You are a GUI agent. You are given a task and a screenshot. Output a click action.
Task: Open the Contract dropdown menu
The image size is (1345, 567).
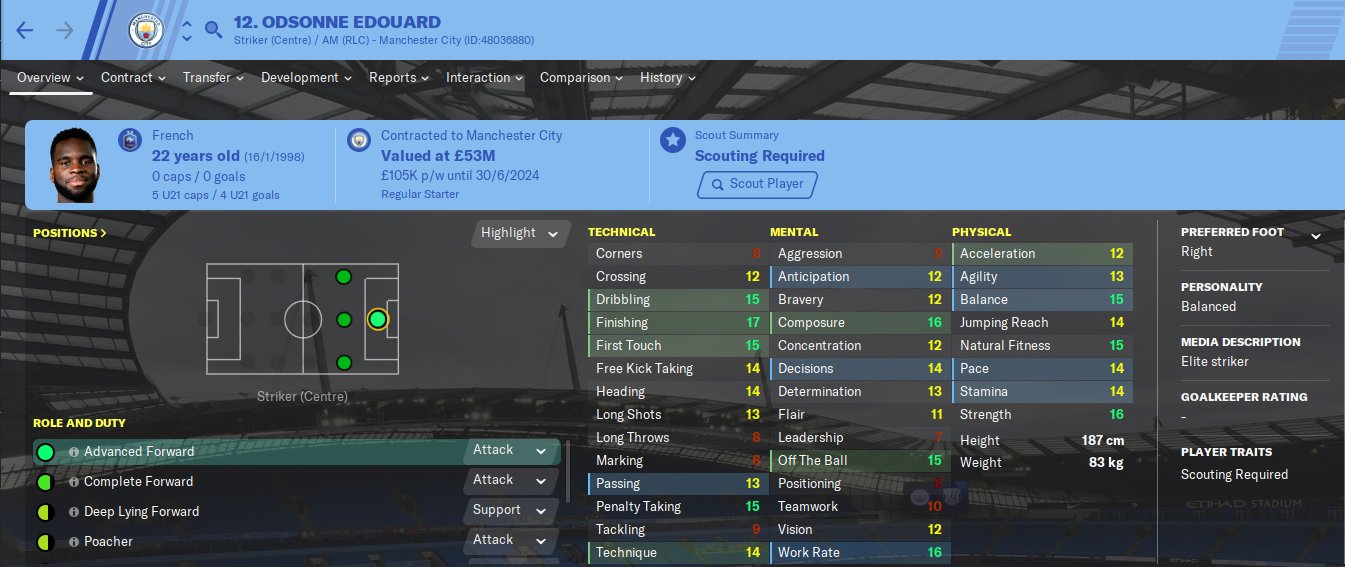coord(133,77)
